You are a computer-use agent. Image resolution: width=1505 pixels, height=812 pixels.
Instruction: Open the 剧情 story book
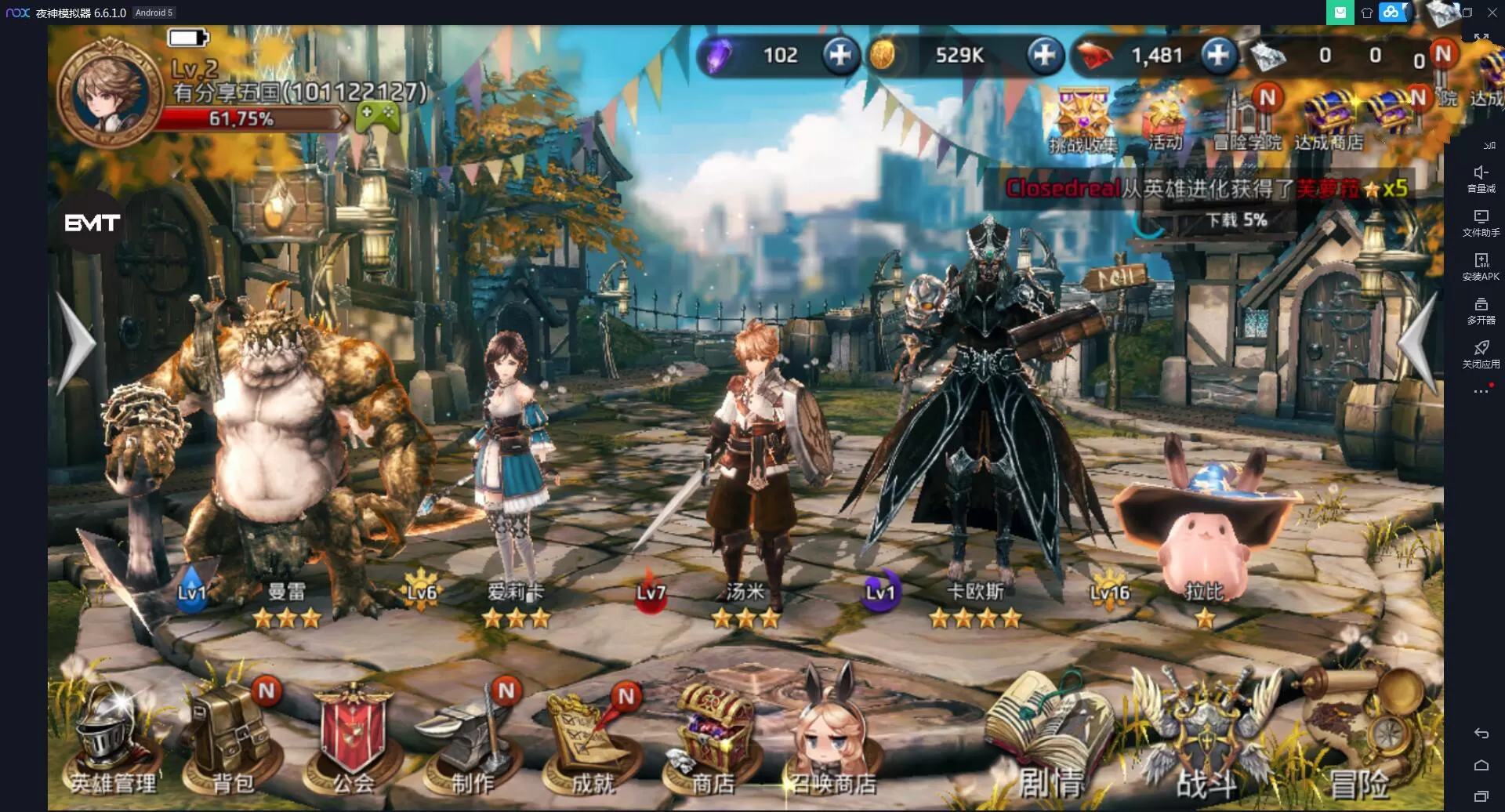pos(1049,741)
